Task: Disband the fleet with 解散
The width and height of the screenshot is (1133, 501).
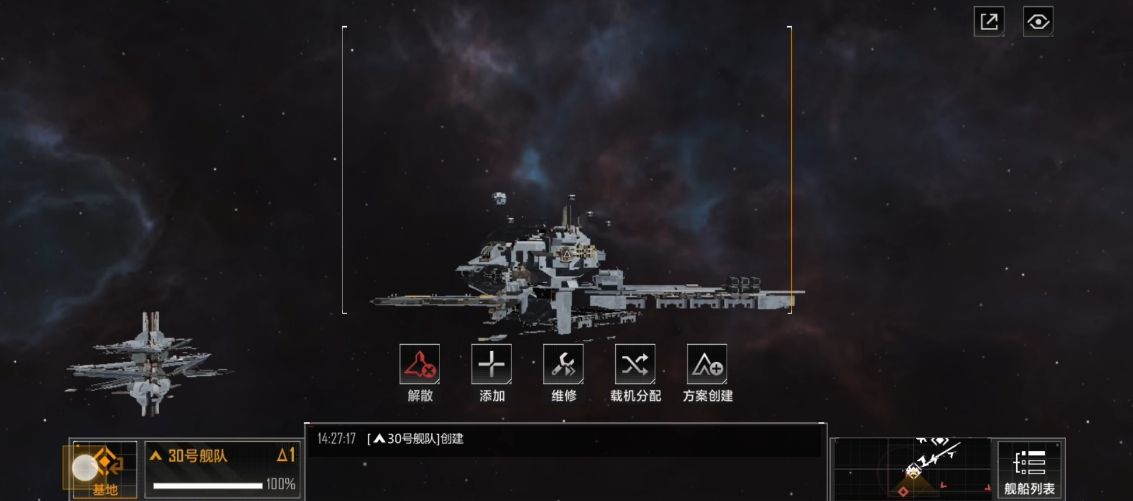Action: (x=420, y=365)
